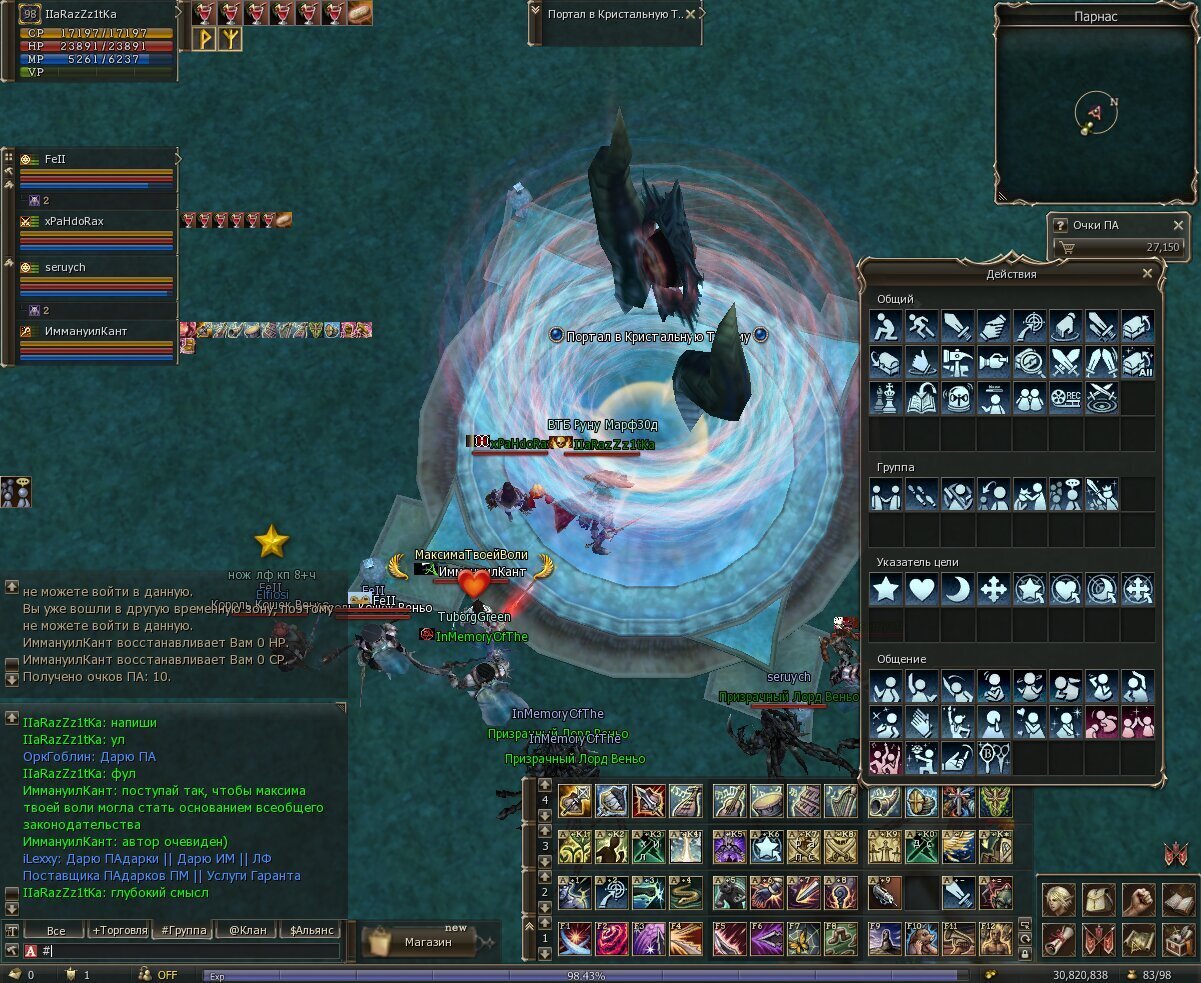Open the Магазин shop
Screen dimensions: 1201x983
[427, 941]
